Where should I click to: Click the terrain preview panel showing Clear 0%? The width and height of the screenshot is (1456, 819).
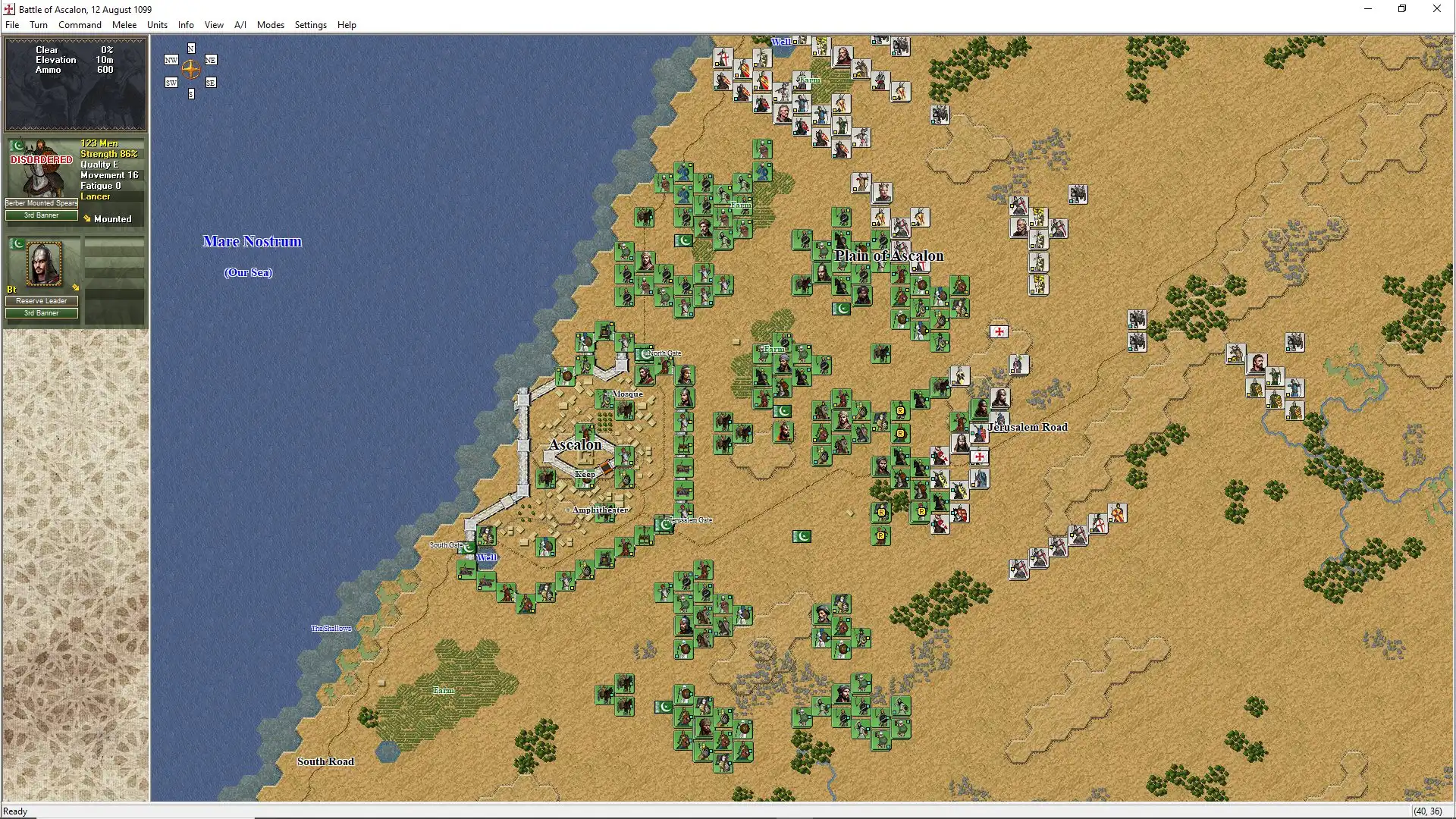point(75,83)
